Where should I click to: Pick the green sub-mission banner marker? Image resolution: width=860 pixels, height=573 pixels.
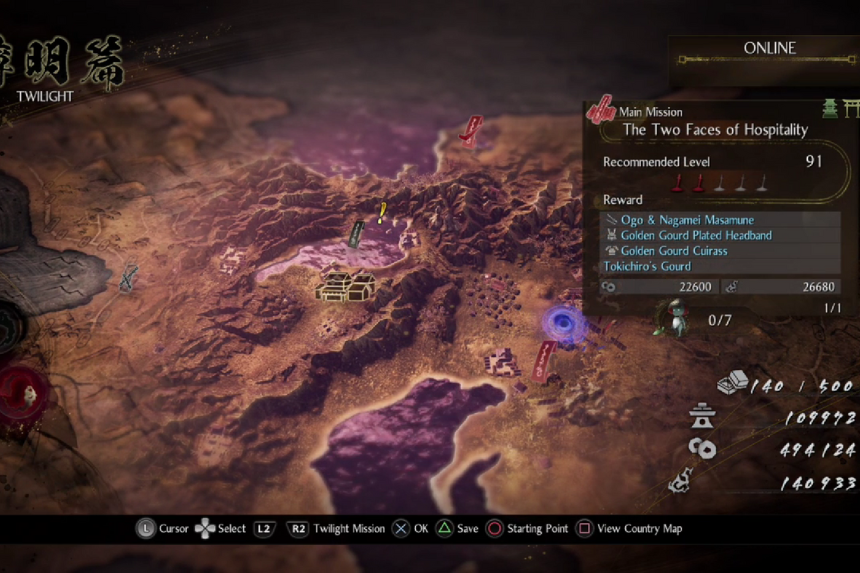355,234
